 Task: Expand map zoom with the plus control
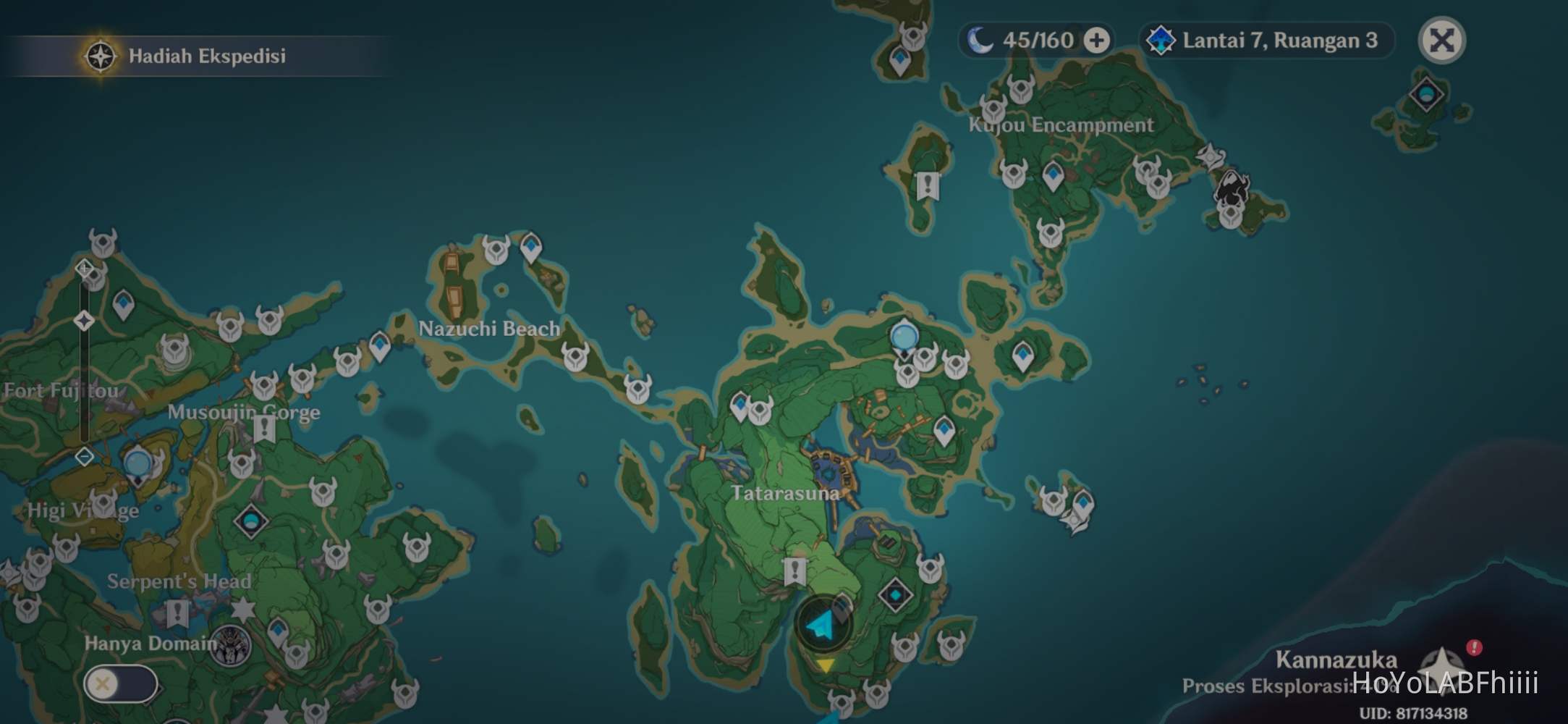pos(83,267)
